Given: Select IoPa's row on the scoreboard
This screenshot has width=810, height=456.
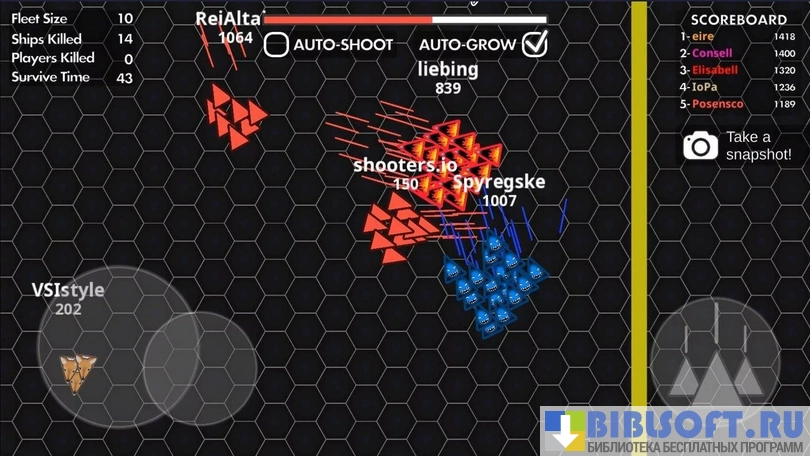Looking at the screenshot, I should pos(737,87).
